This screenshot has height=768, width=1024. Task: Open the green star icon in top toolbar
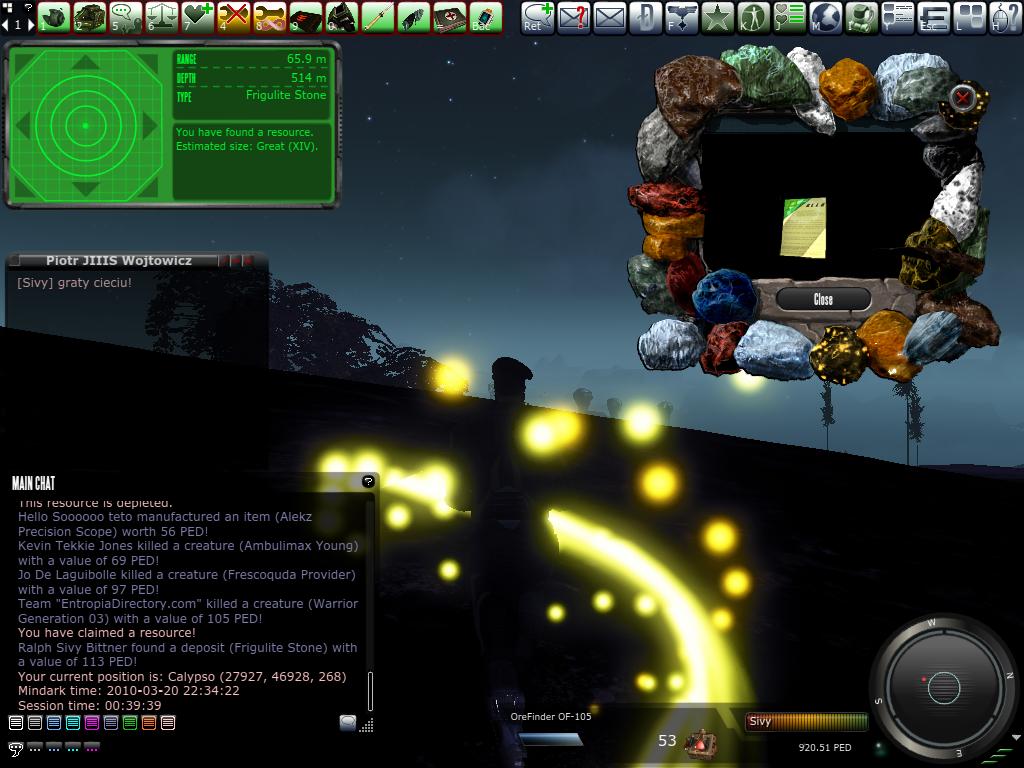click(718, 16)
